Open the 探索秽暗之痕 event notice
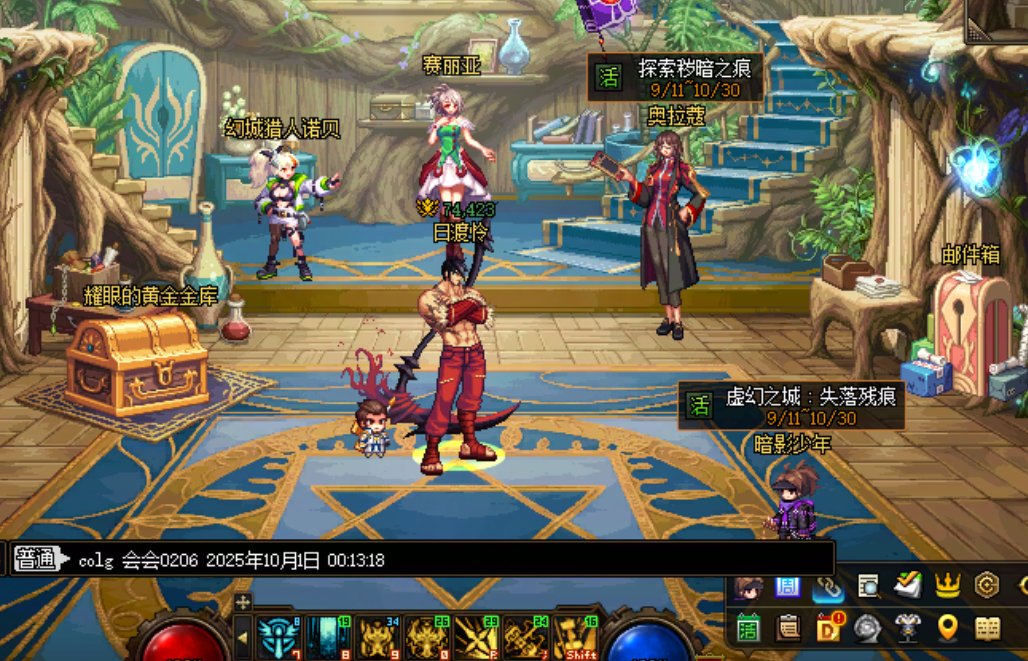 point(676,77)
